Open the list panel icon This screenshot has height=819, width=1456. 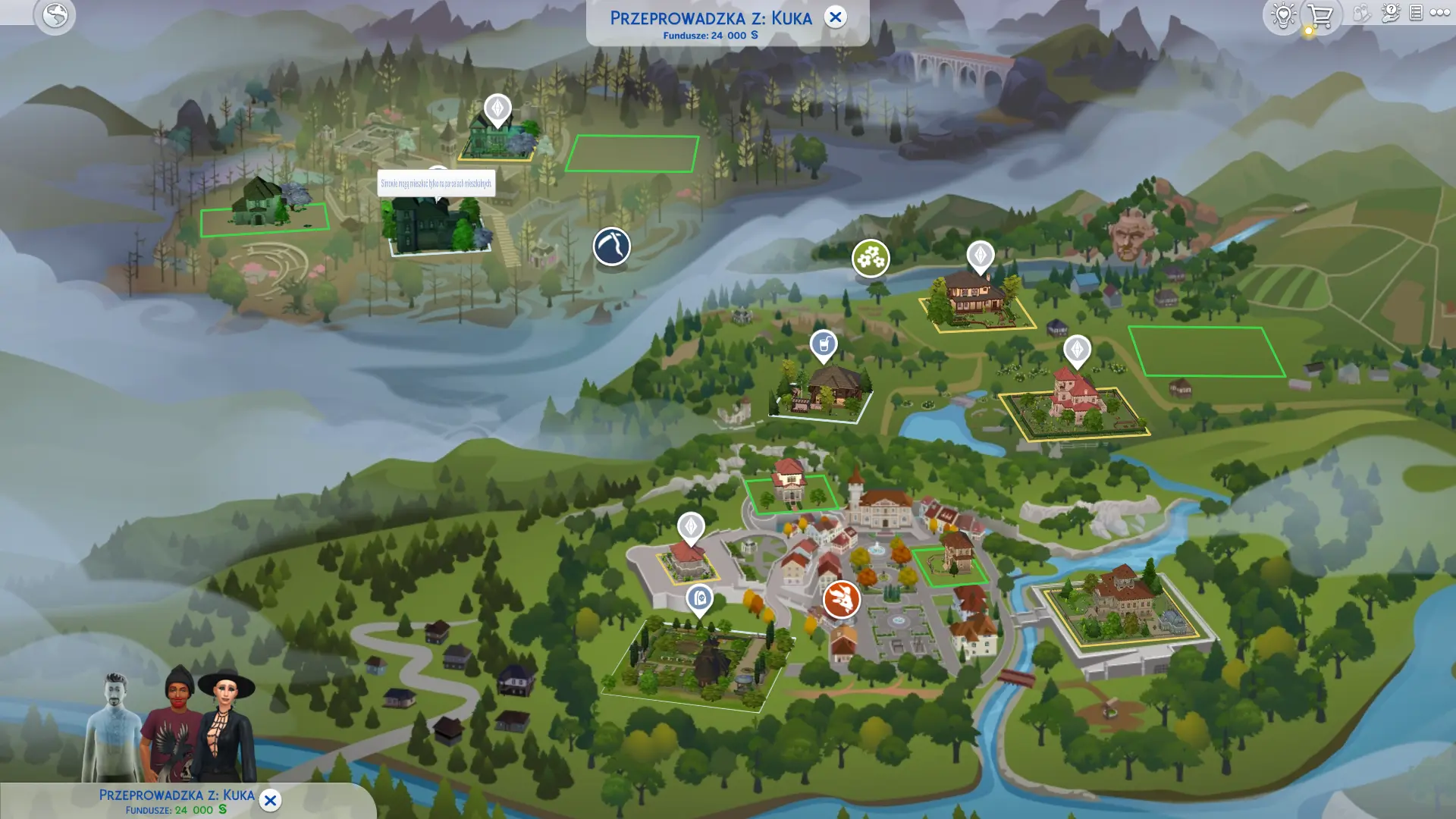pos(1416,13)
